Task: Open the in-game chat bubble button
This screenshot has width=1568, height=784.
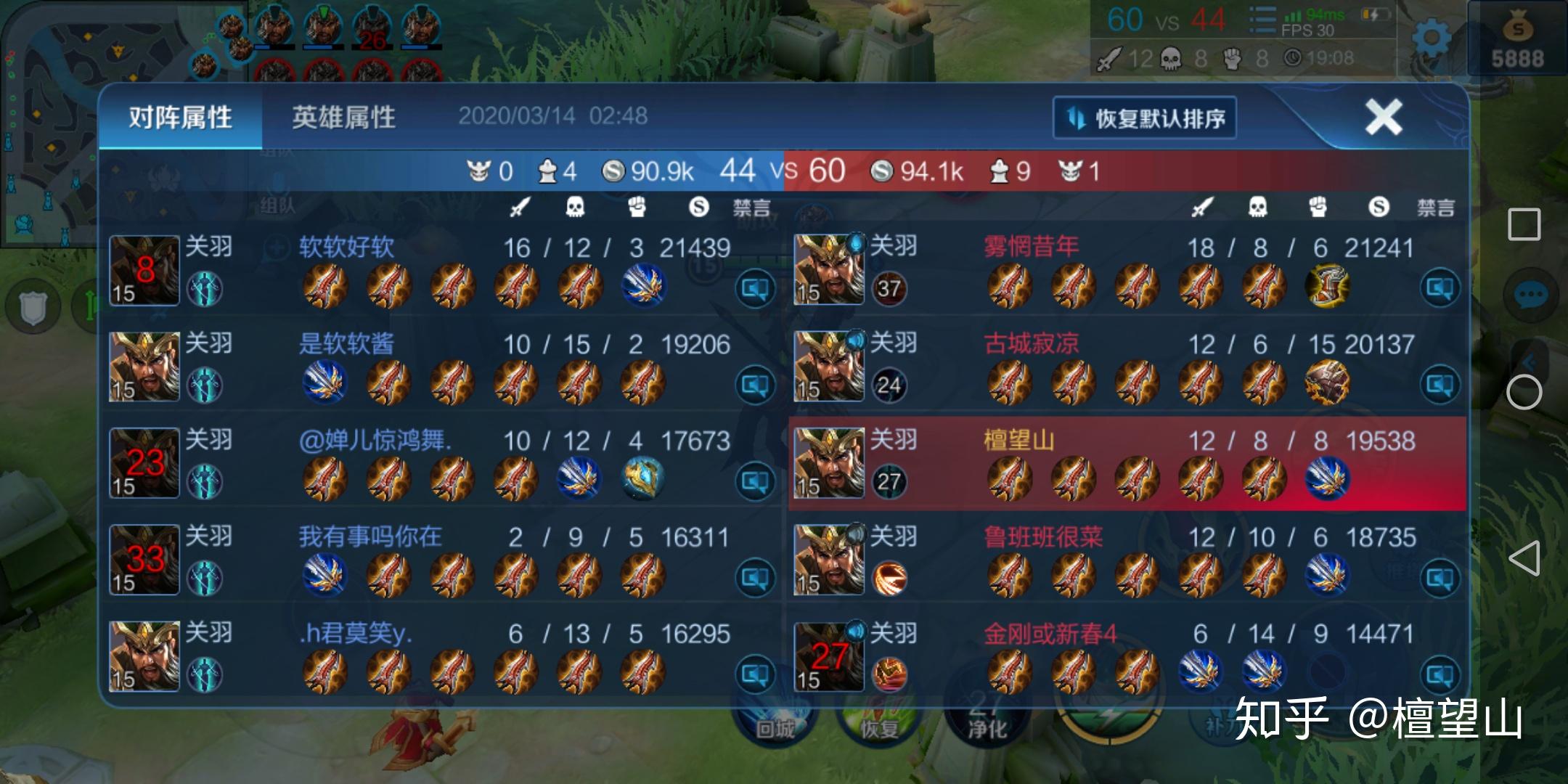Action: 1531,295
